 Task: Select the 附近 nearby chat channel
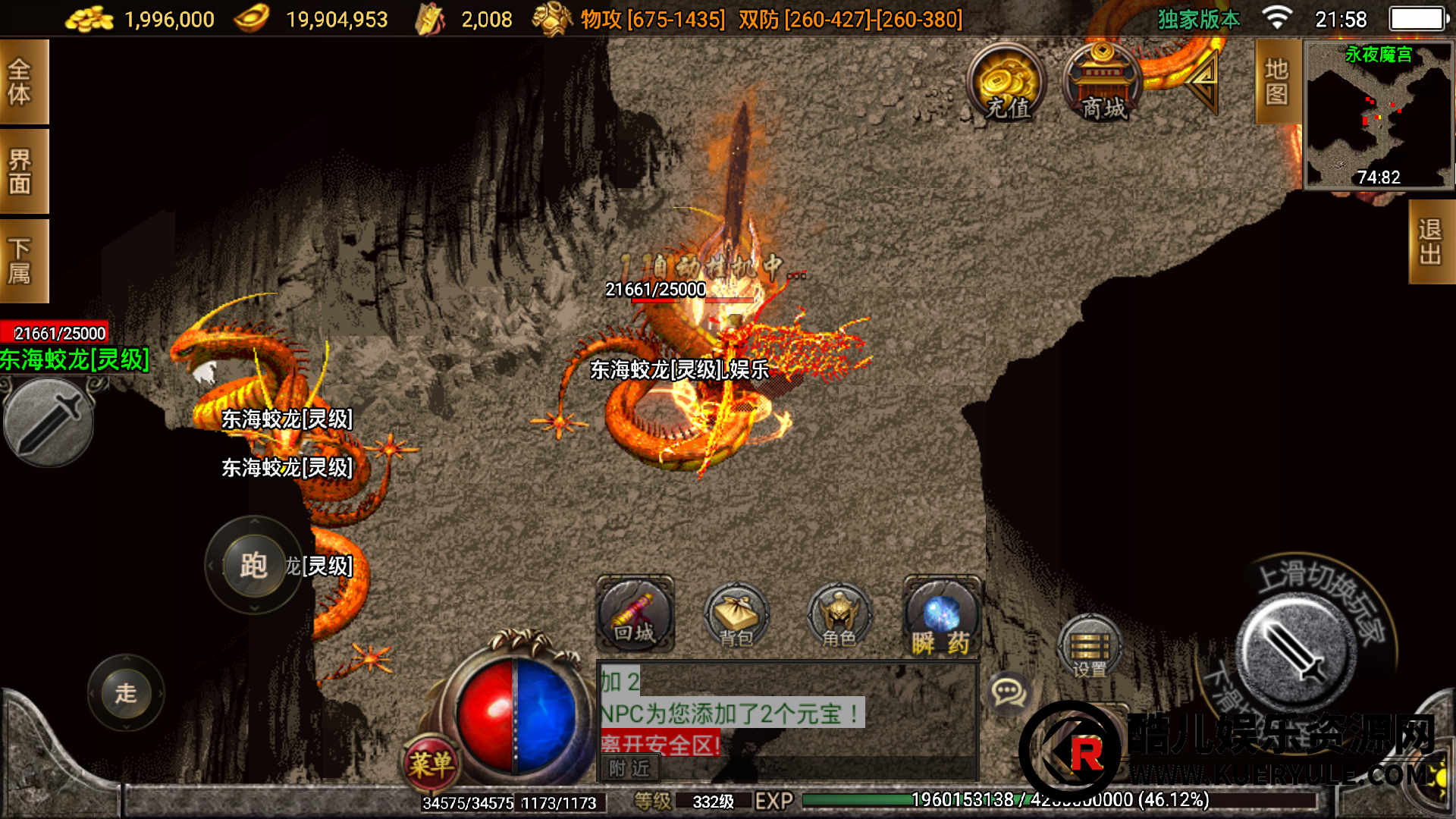[629, 768]
